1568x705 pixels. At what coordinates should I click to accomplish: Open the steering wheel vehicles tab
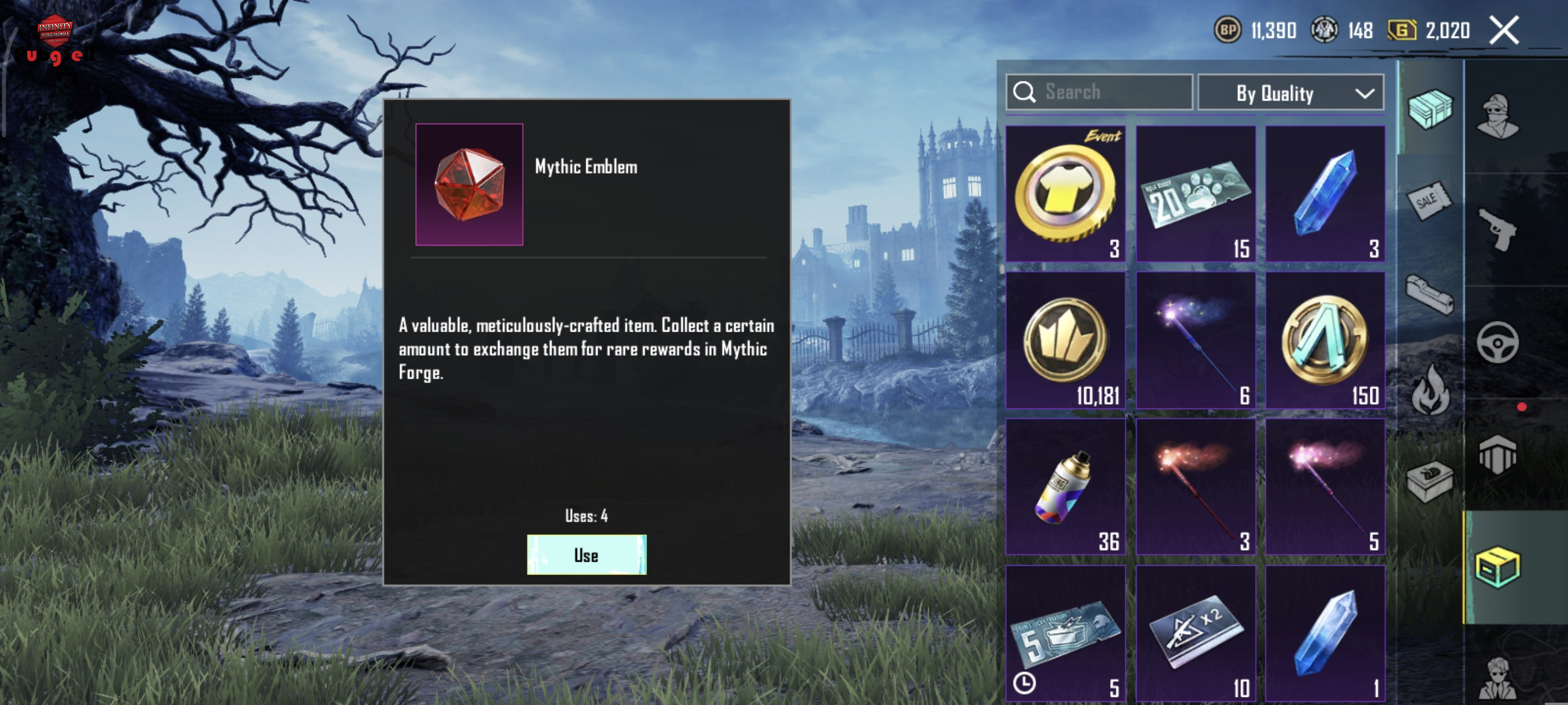pyautogui.click(x=1498, y=343)
